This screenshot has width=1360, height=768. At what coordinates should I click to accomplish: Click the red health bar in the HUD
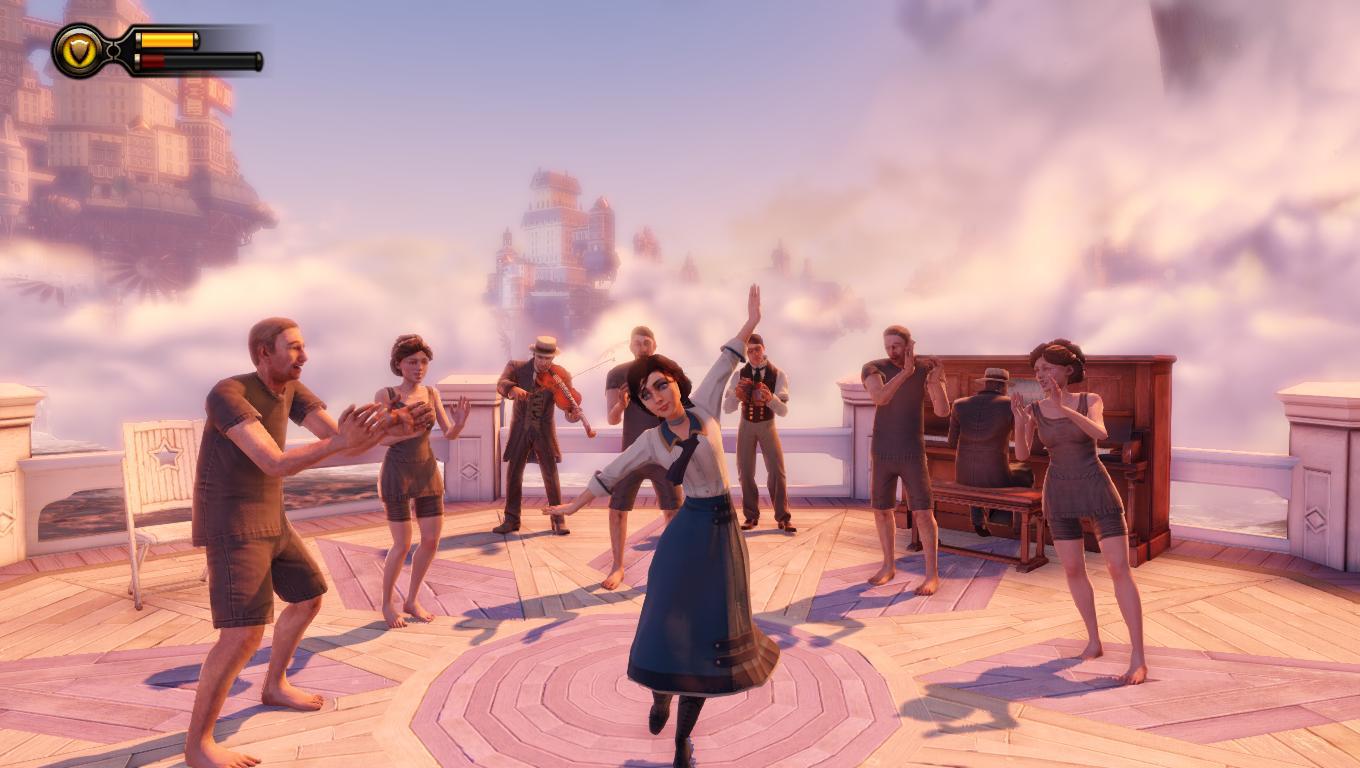coord(150,60)
